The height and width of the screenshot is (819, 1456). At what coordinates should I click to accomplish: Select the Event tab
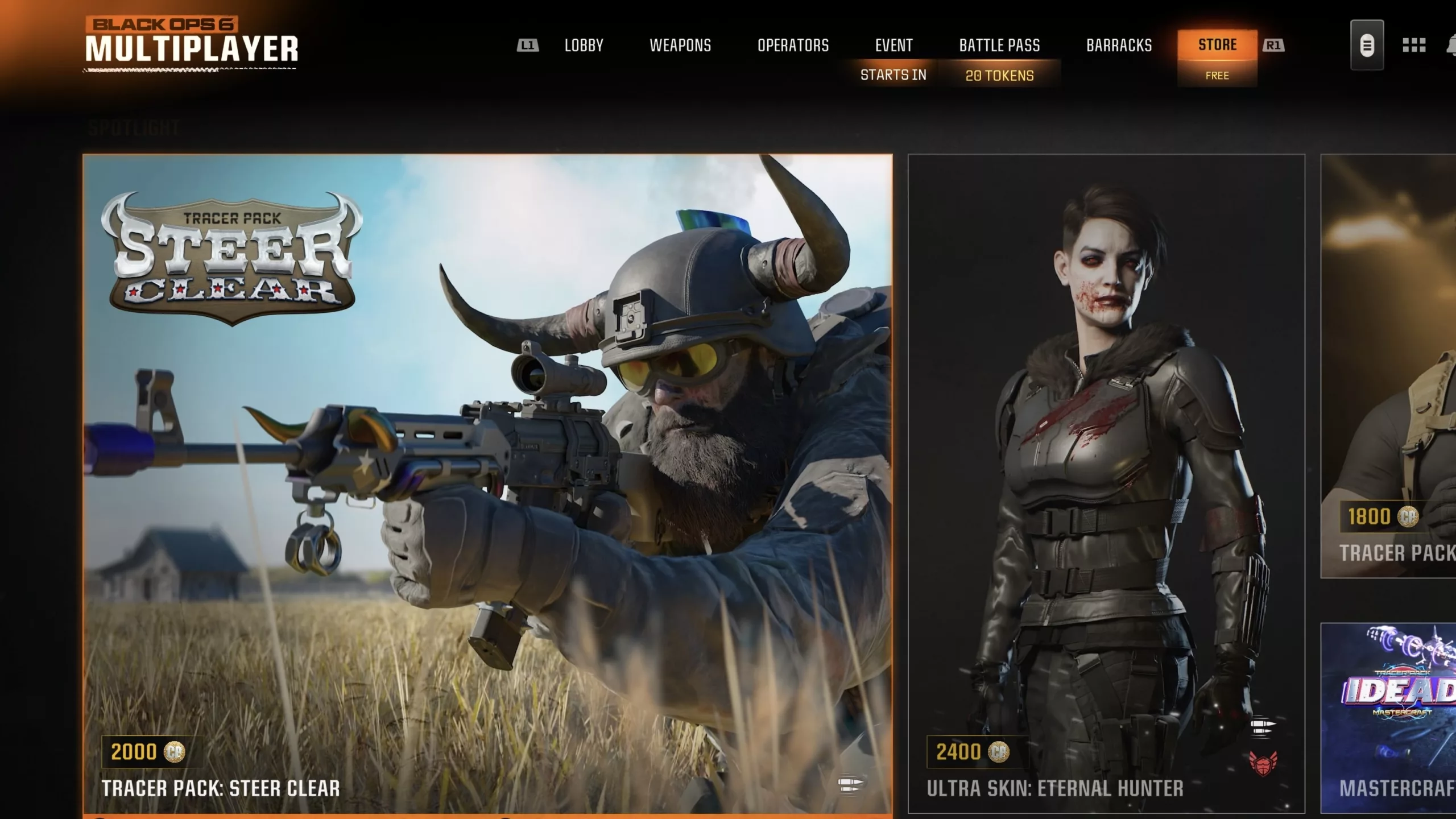coord(894,45)
